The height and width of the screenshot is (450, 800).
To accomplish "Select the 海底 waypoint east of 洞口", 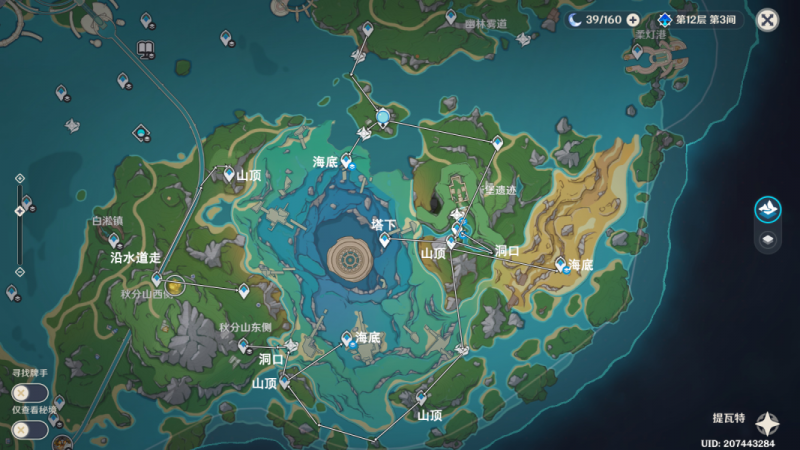I will click(561, 264).
